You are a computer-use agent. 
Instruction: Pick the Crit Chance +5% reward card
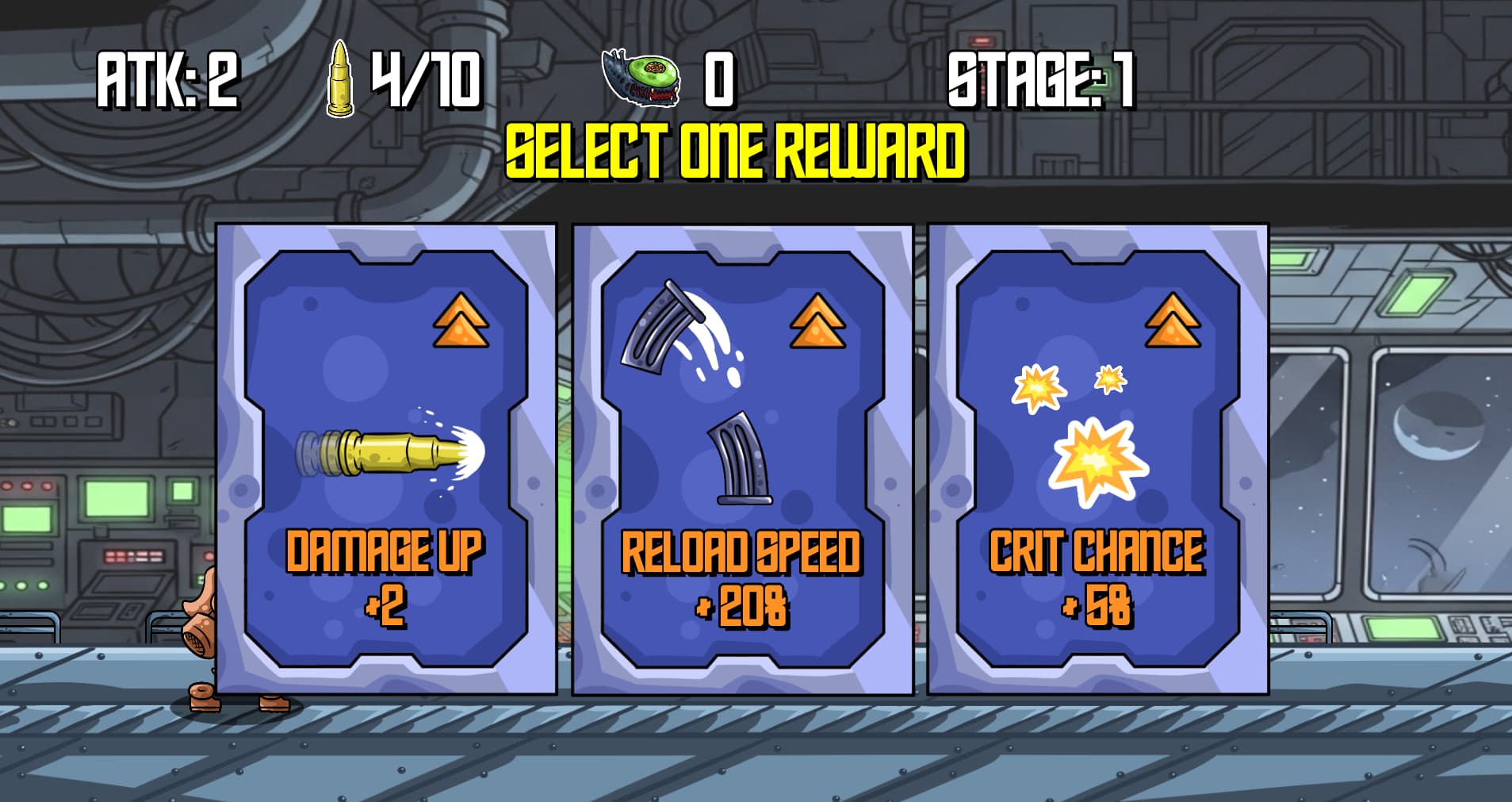tap(1097, 459)
